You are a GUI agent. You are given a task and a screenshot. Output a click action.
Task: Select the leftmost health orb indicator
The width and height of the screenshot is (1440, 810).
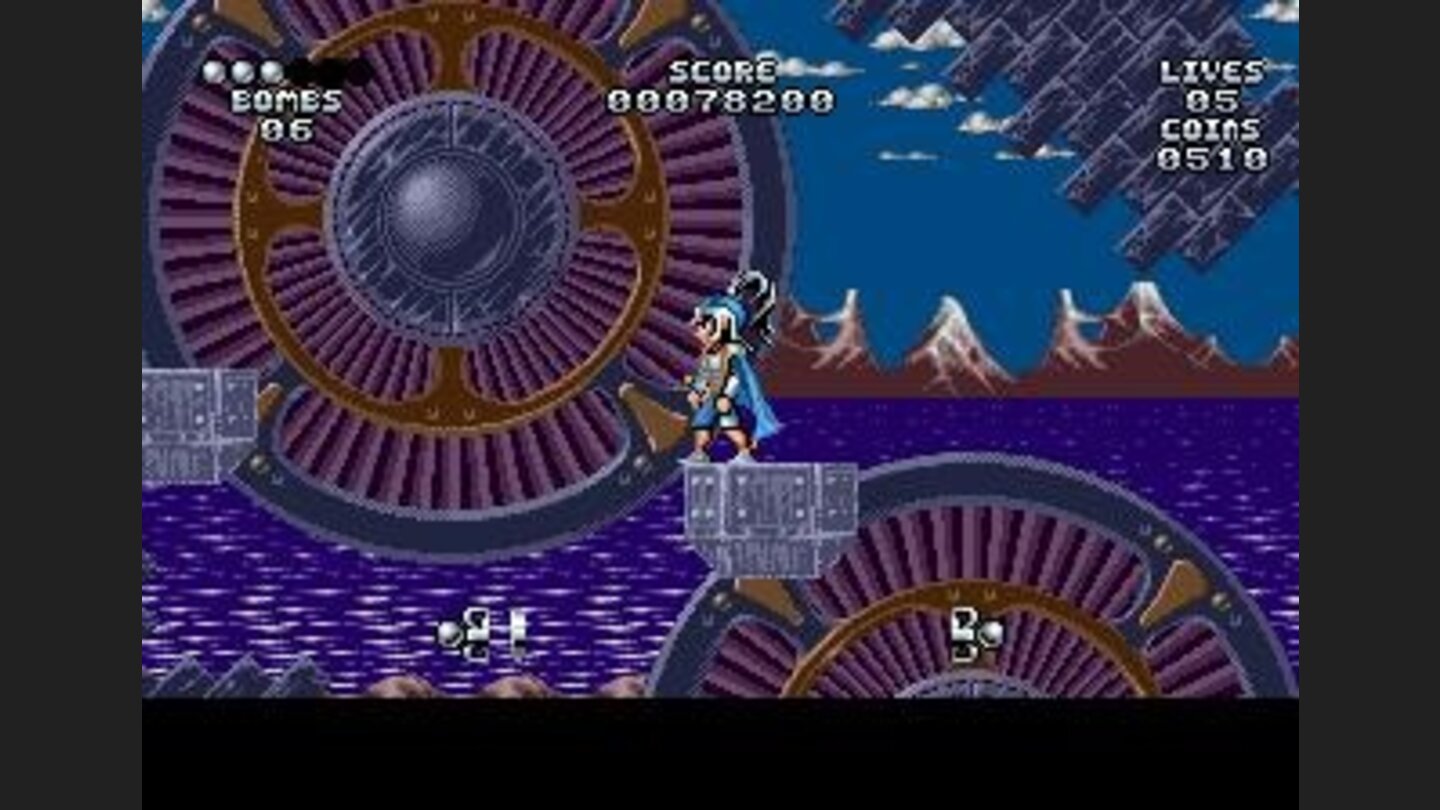coord(215,70)
